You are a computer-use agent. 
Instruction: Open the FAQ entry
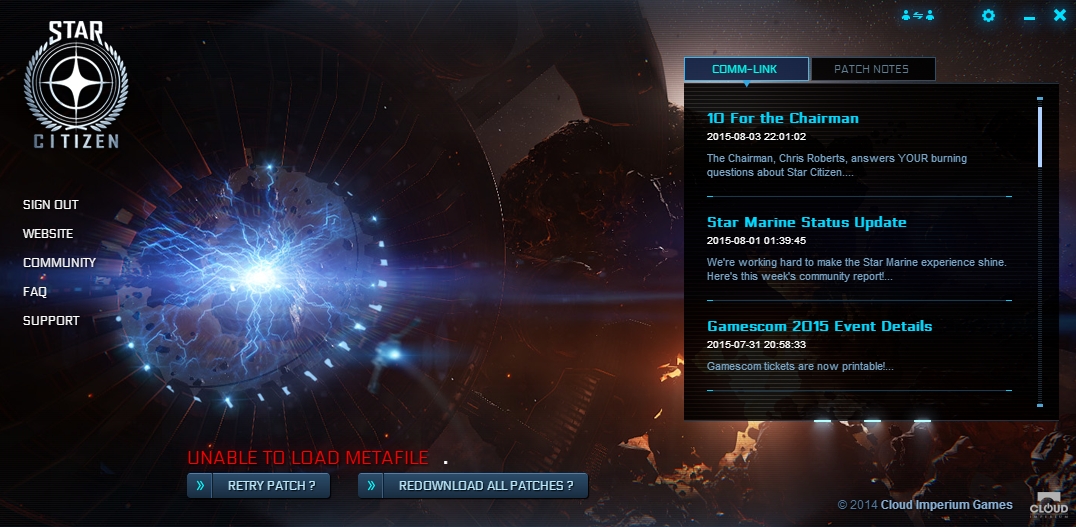point(35,292)
